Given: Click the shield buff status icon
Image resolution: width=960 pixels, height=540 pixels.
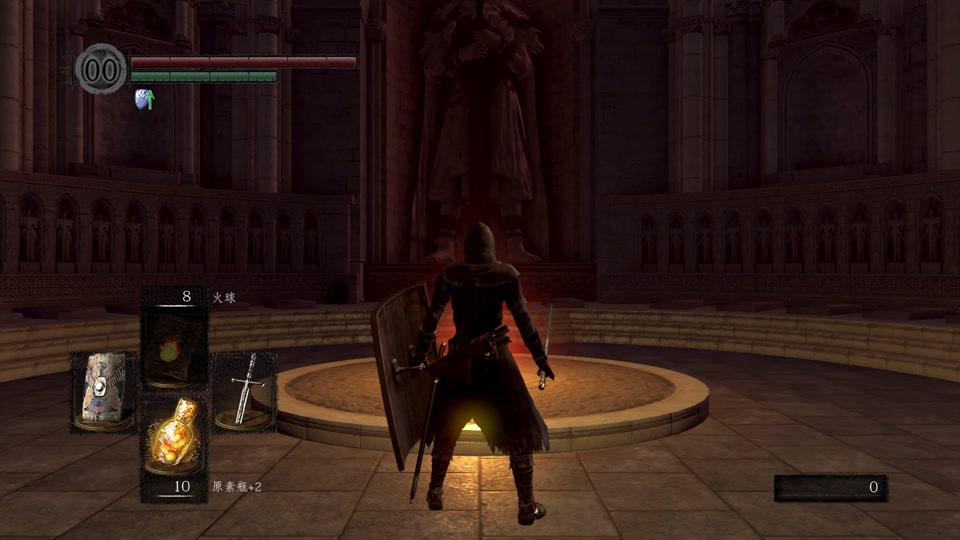Looking at the screenshot, I should click(145, 99).
